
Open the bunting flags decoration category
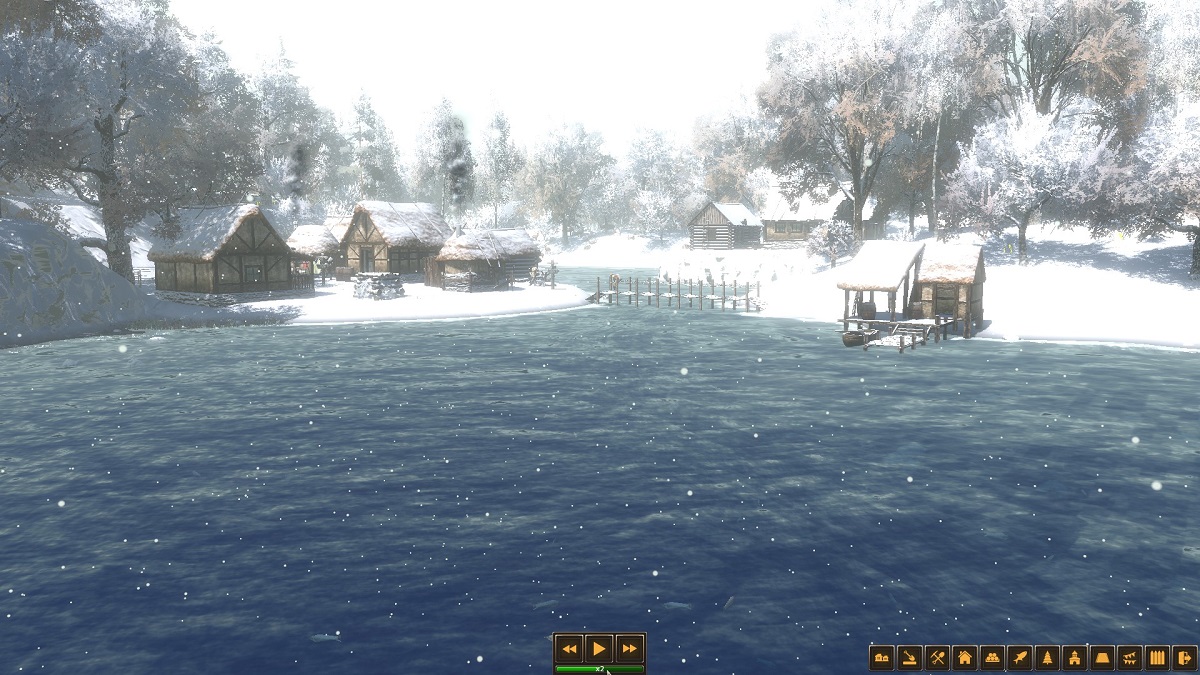click(x=1130, y=658)
